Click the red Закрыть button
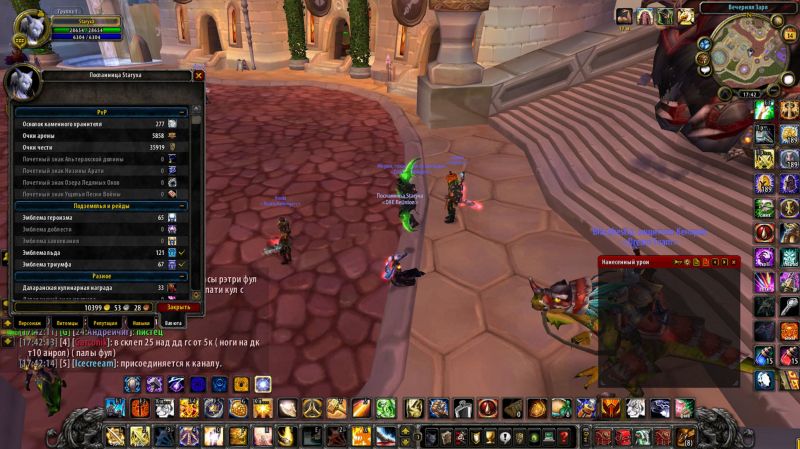 point(179,307)
